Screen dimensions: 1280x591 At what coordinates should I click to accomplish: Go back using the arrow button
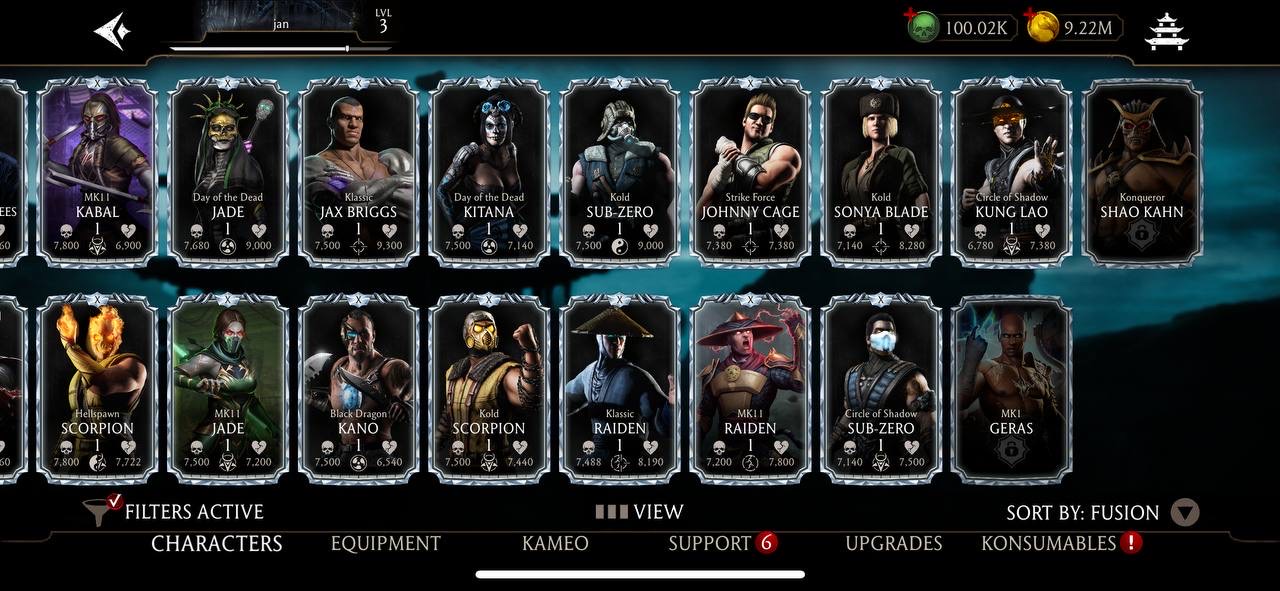112,31
